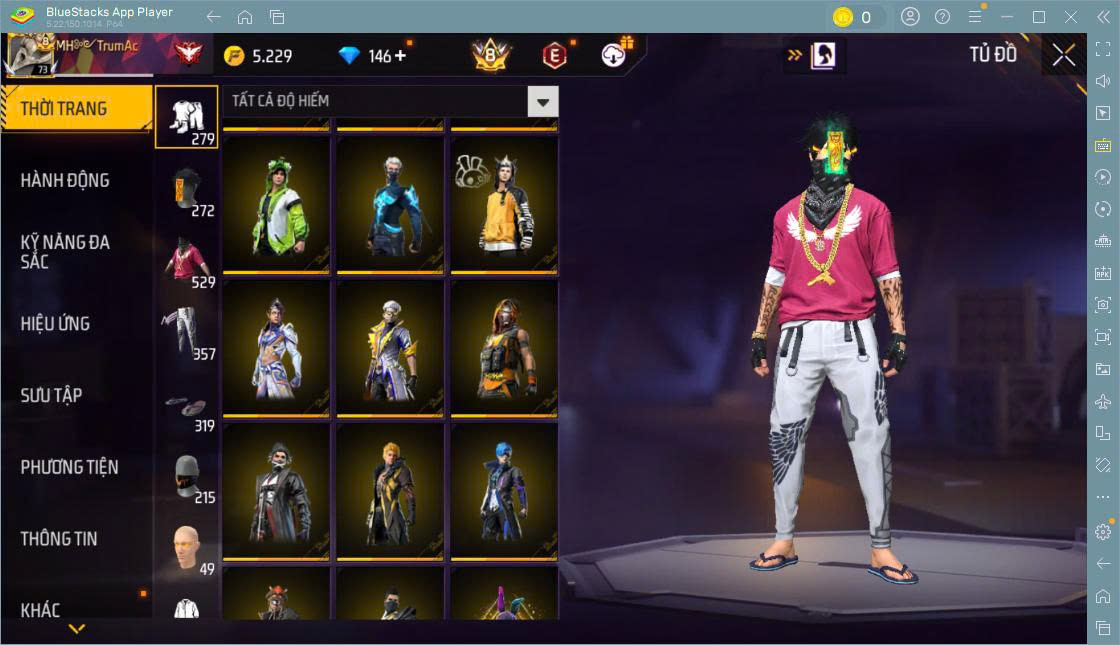The width and height of the screenshot is (1120, 645).
Task: Go to Thông Tin tab
Action: [59, 539]
